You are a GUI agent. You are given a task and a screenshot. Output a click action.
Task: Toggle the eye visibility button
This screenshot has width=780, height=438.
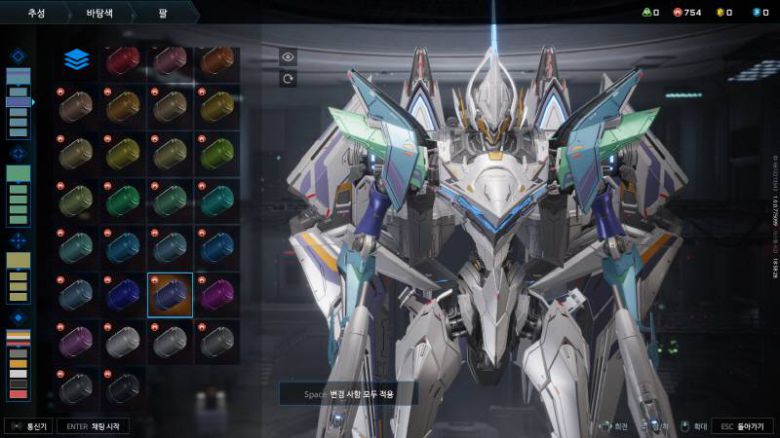[288, 58]
